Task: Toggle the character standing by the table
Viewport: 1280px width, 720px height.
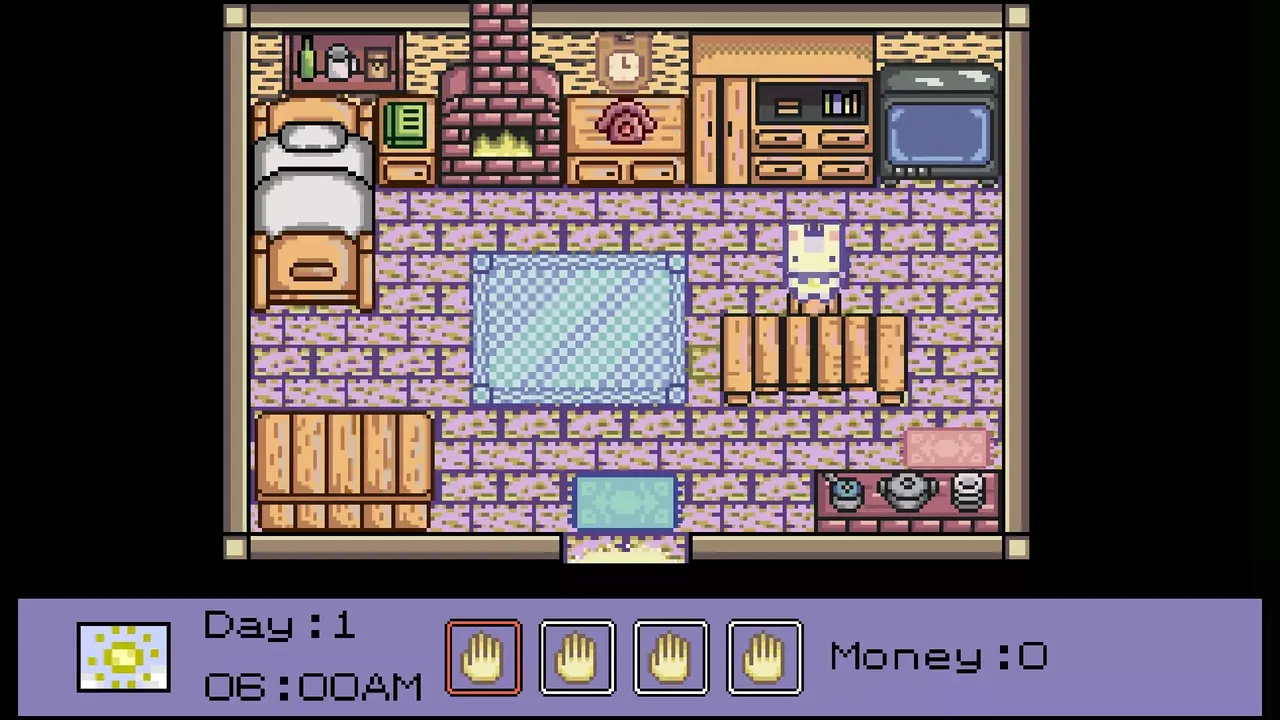Action: [x=815, y=260]
